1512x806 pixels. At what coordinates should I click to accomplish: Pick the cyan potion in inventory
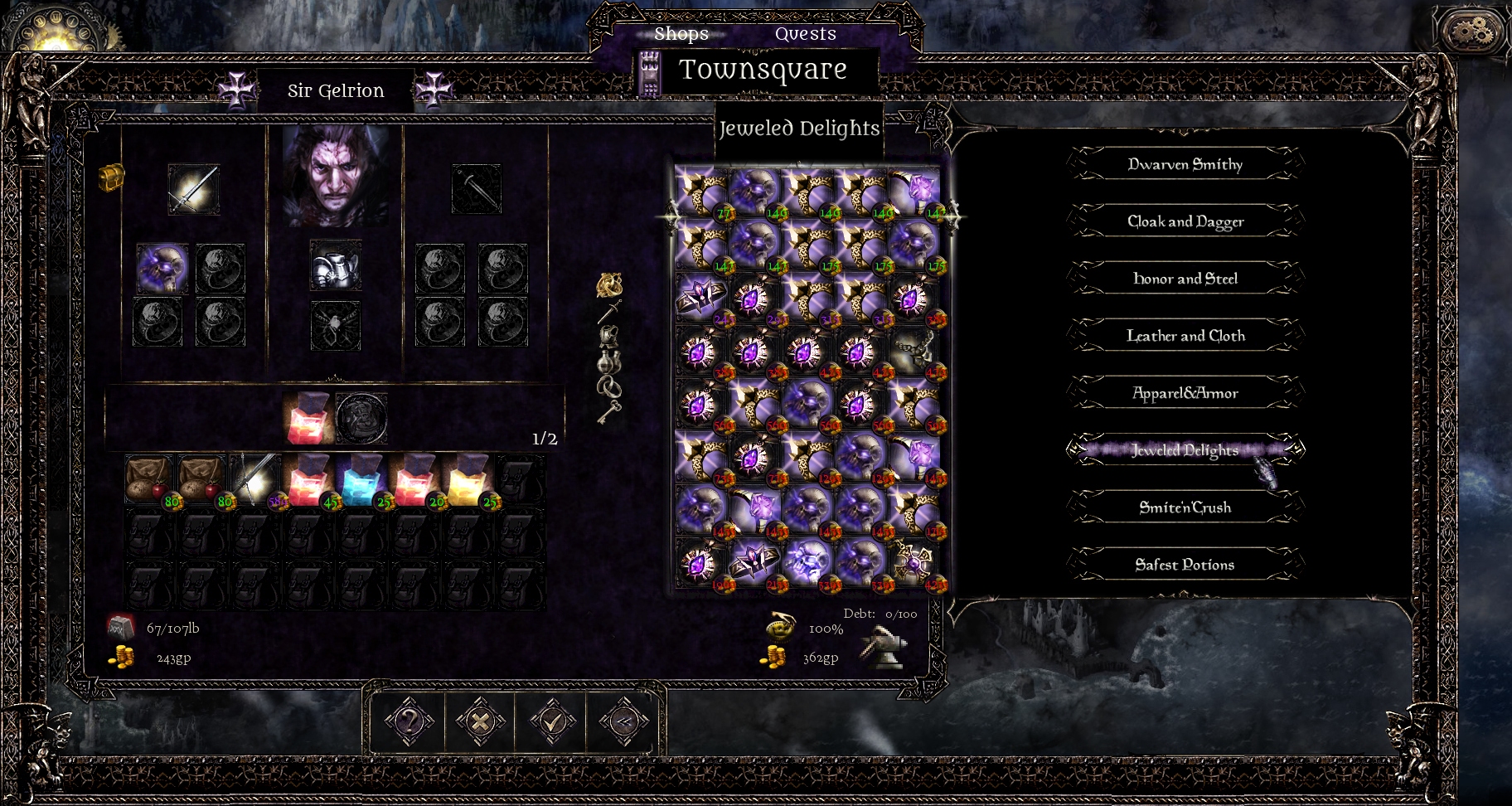(x=361, y=480)
